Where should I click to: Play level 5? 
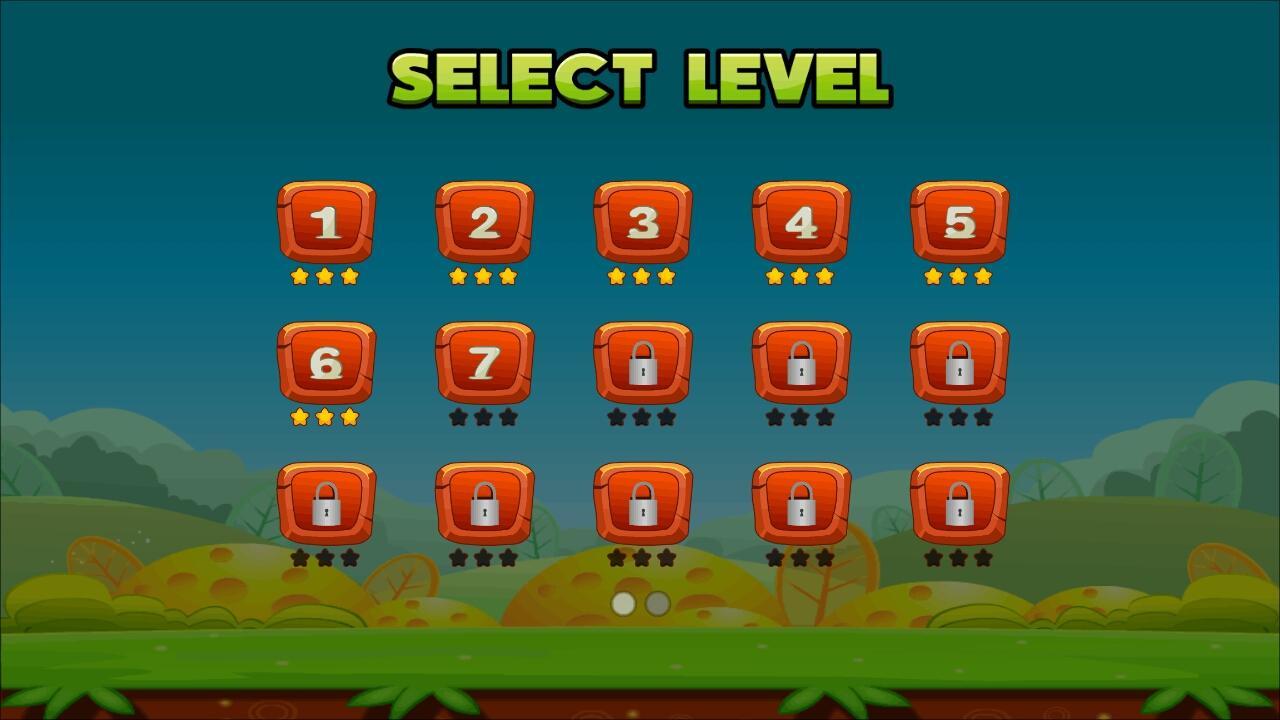pos(958,223)
